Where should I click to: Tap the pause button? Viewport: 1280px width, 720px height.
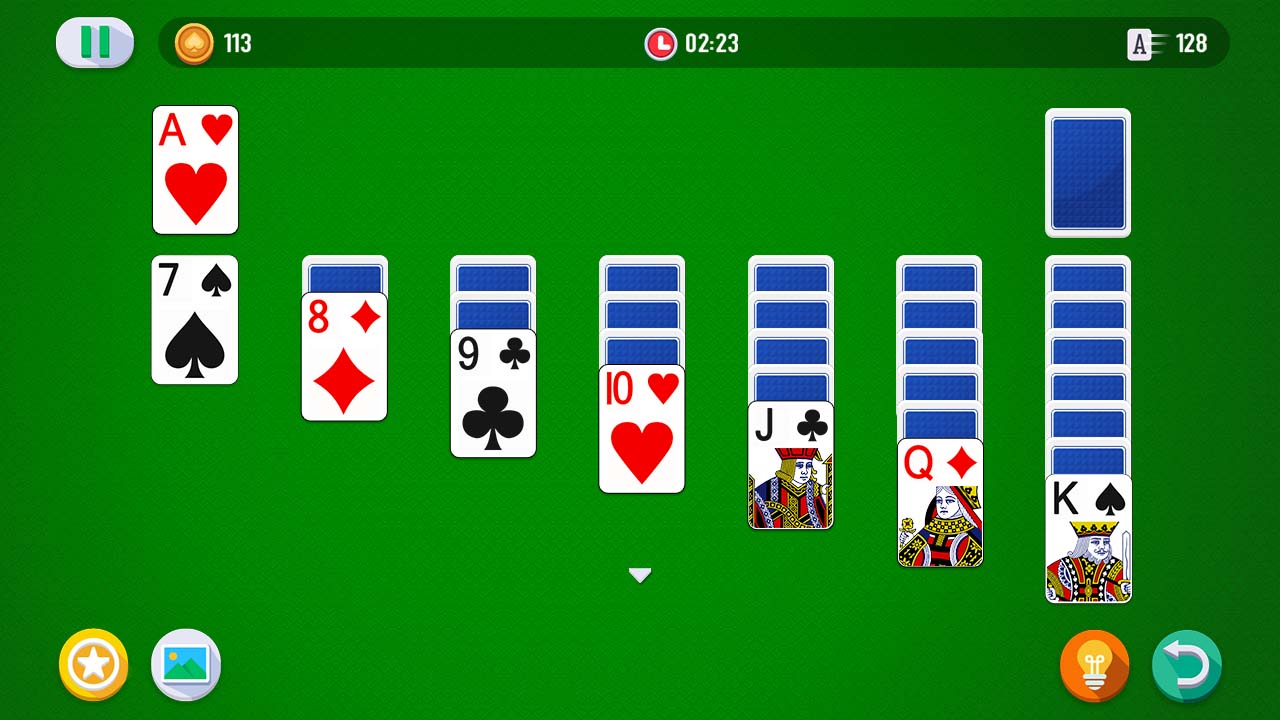(94, 44)
